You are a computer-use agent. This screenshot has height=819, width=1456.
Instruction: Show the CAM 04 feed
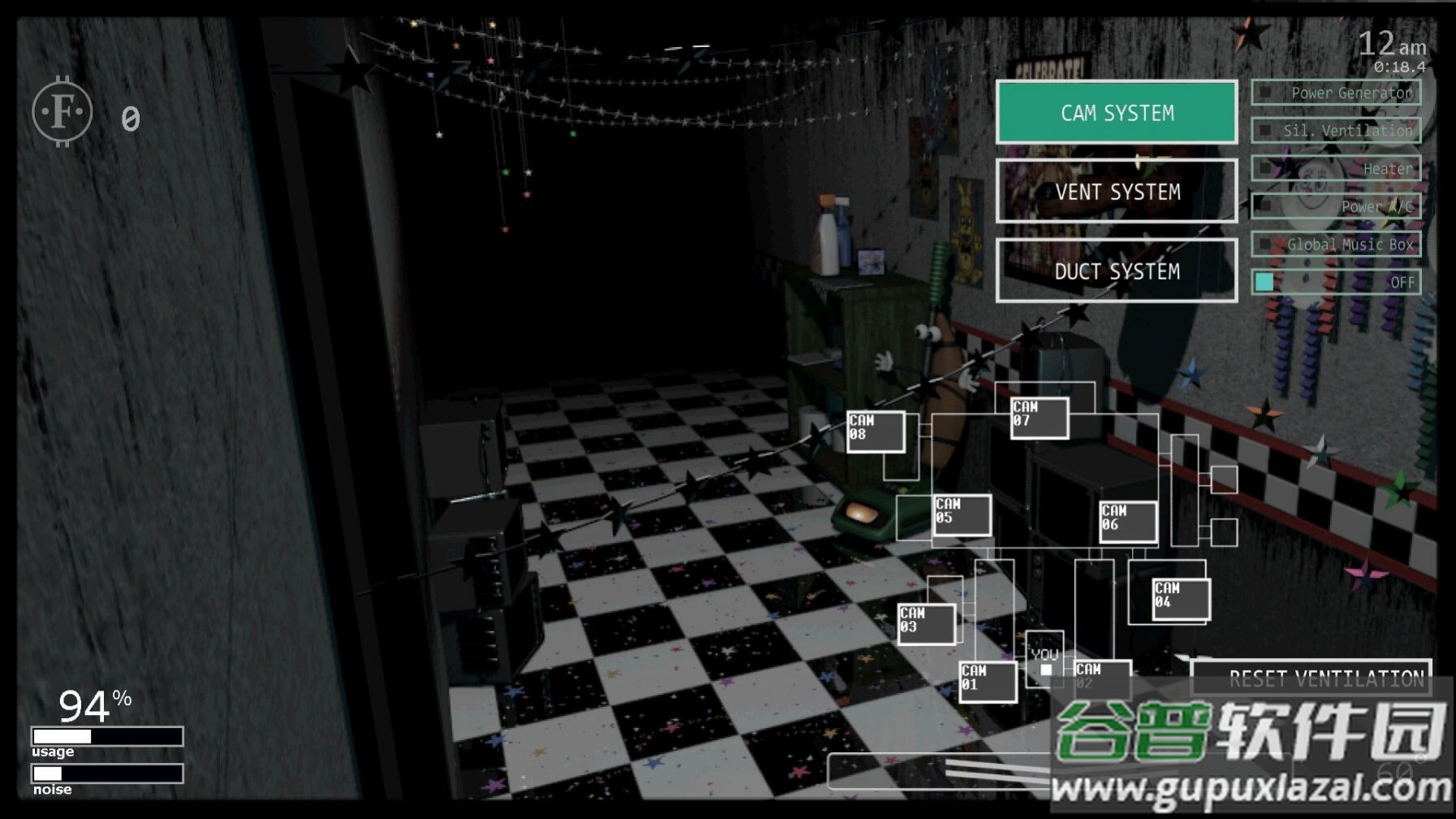point(1181,599)
